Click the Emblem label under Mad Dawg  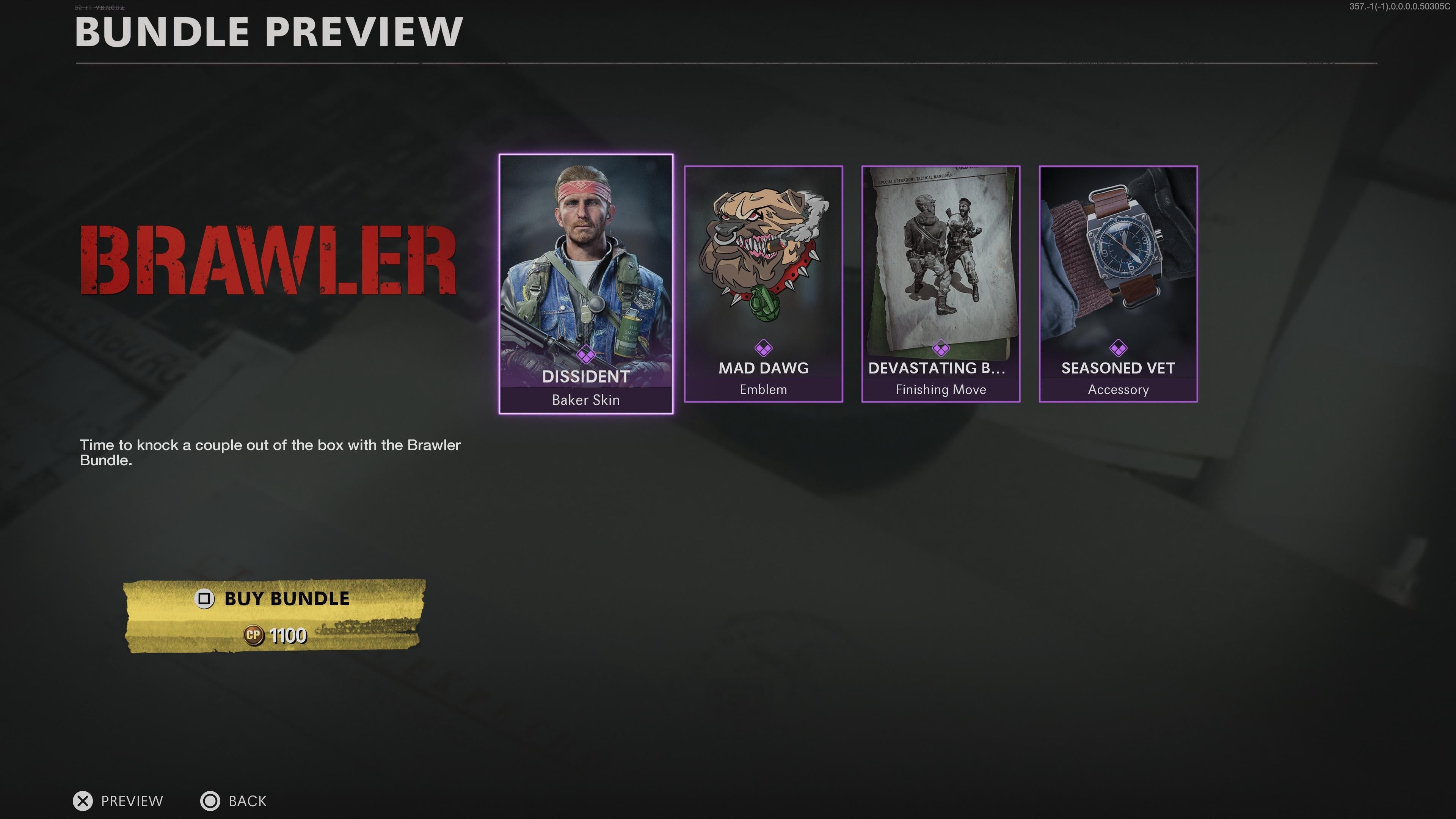click(x=764, y=389)
